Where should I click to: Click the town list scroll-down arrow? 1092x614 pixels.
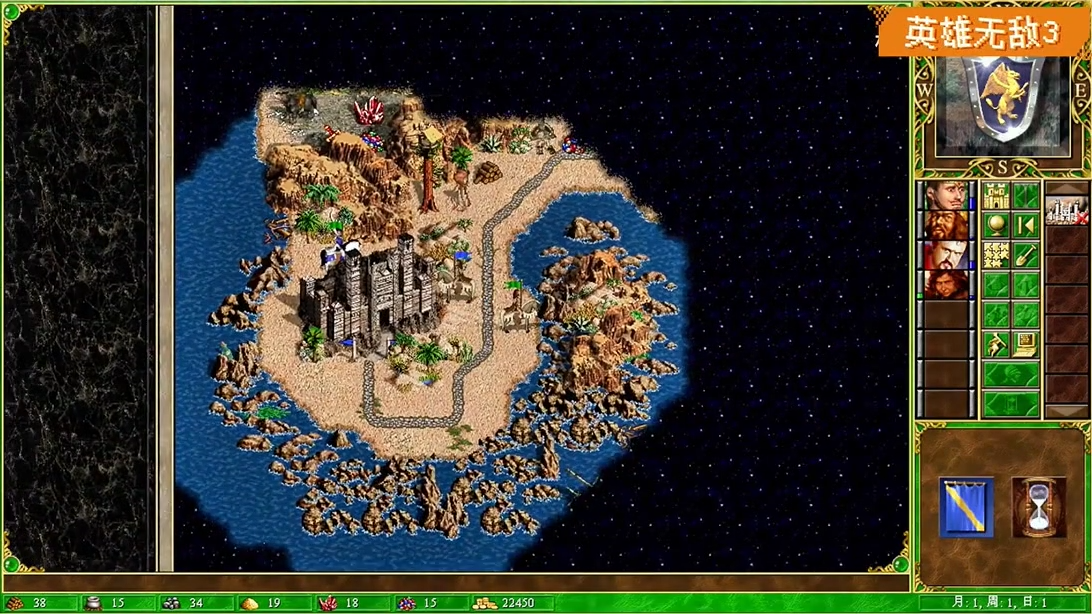tap(1066, 411)
